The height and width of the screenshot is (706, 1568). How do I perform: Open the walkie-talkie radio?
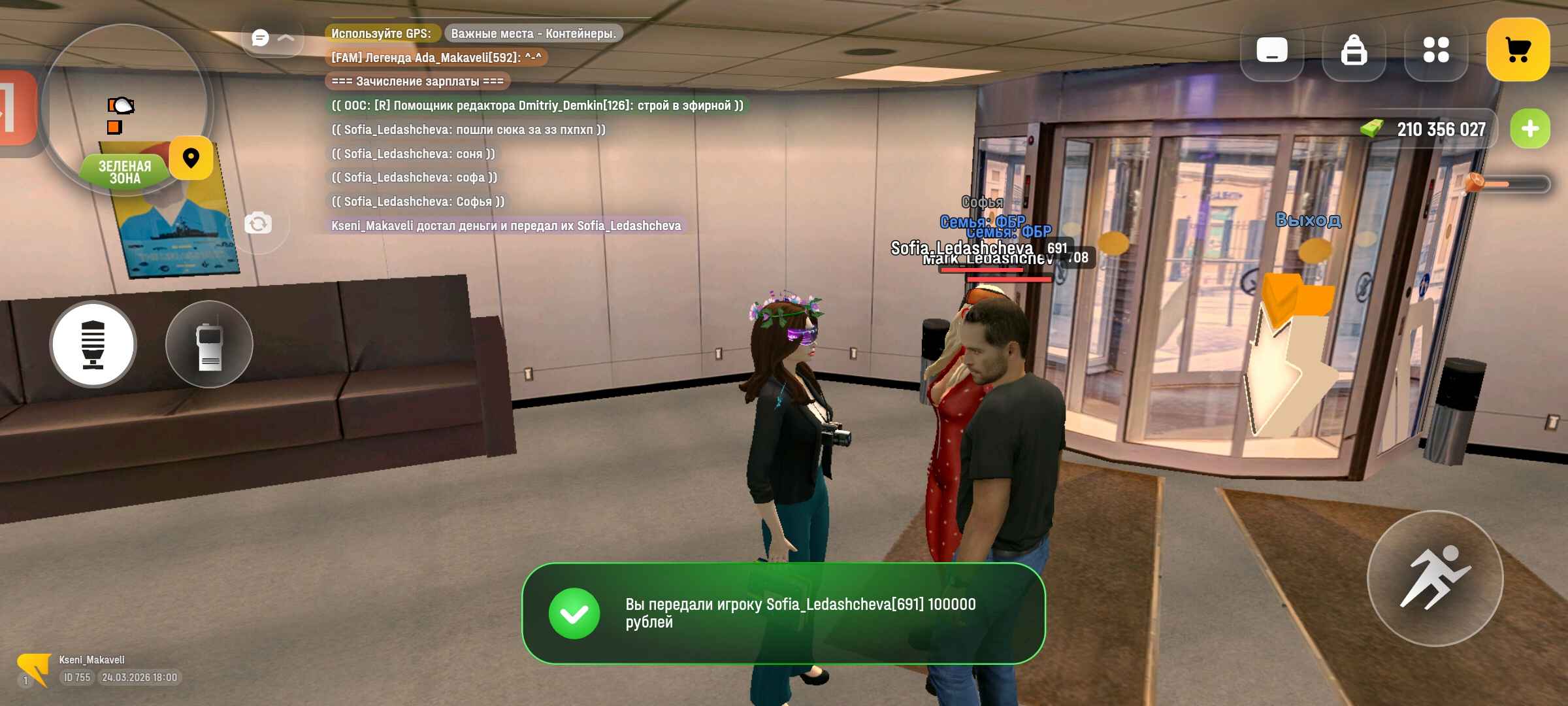209,344
